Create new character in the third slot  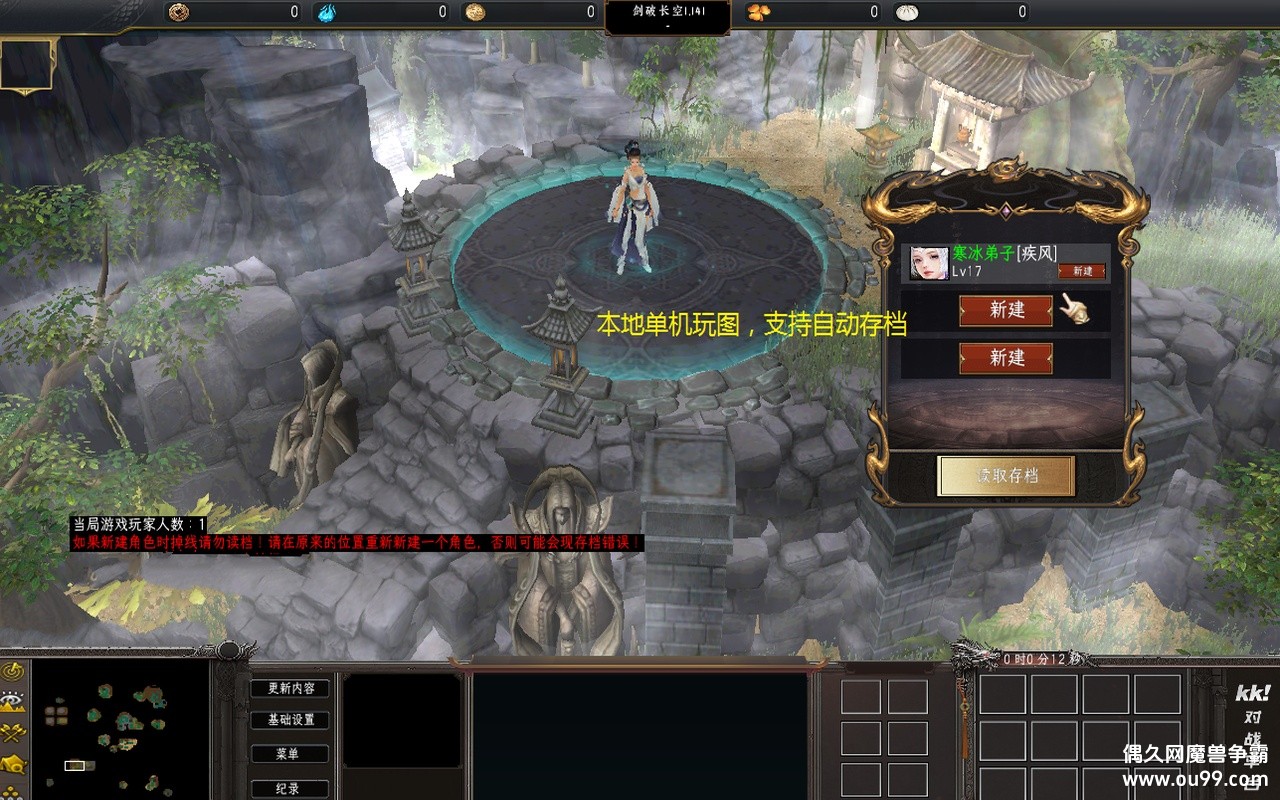[x=1005, y=358]
